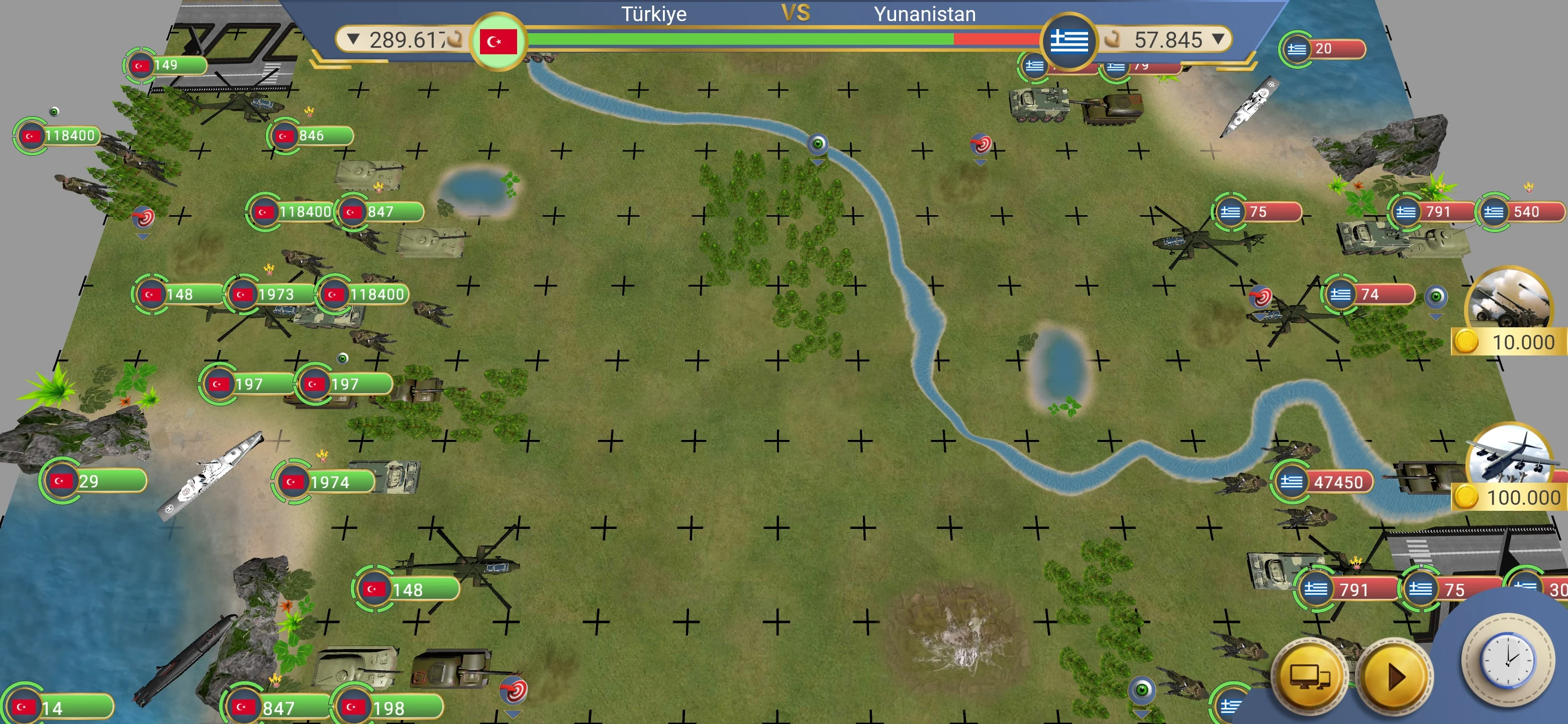
Task: Start the battle with the play button
Action: (1395, 676)
